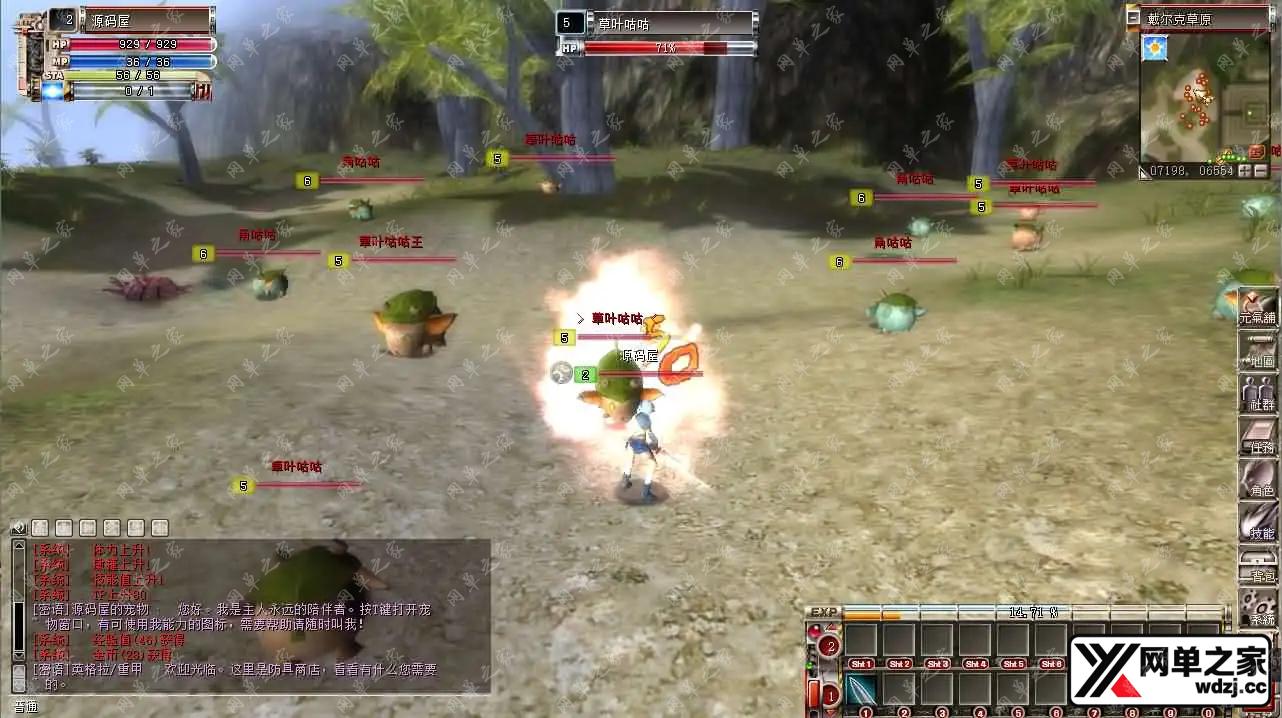Open the 背包 inventory bag
This screenshot has height=718, width=1282.
point(1257,565)
